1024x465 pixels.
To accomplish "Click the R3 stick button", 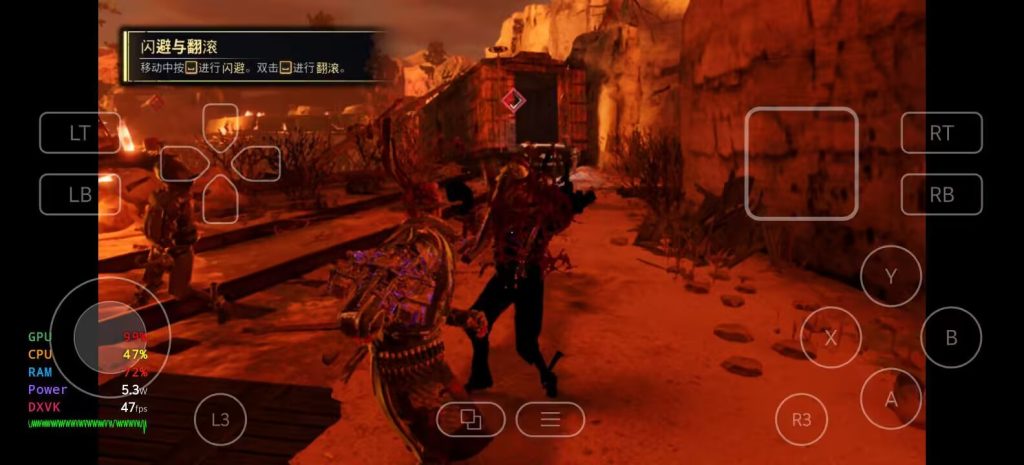I will pyautogui.click(x=801, y=419).
